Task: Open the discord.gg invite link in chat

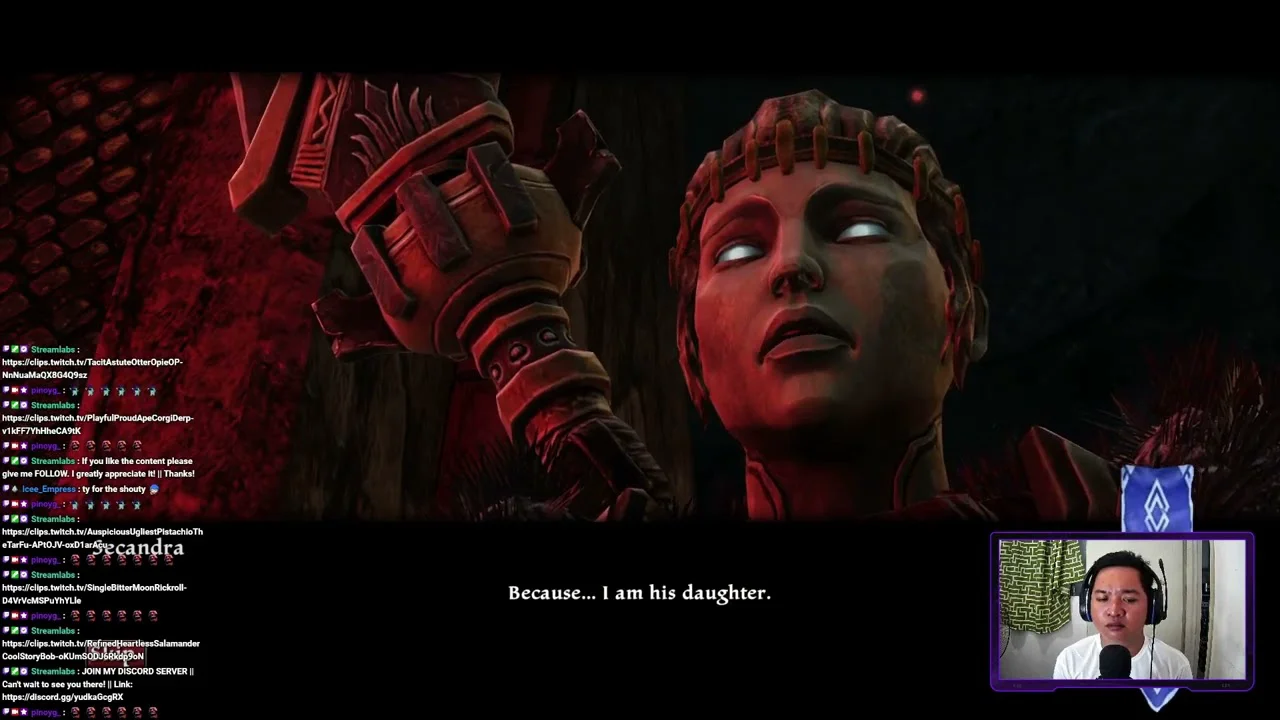Action: [62, 697]
